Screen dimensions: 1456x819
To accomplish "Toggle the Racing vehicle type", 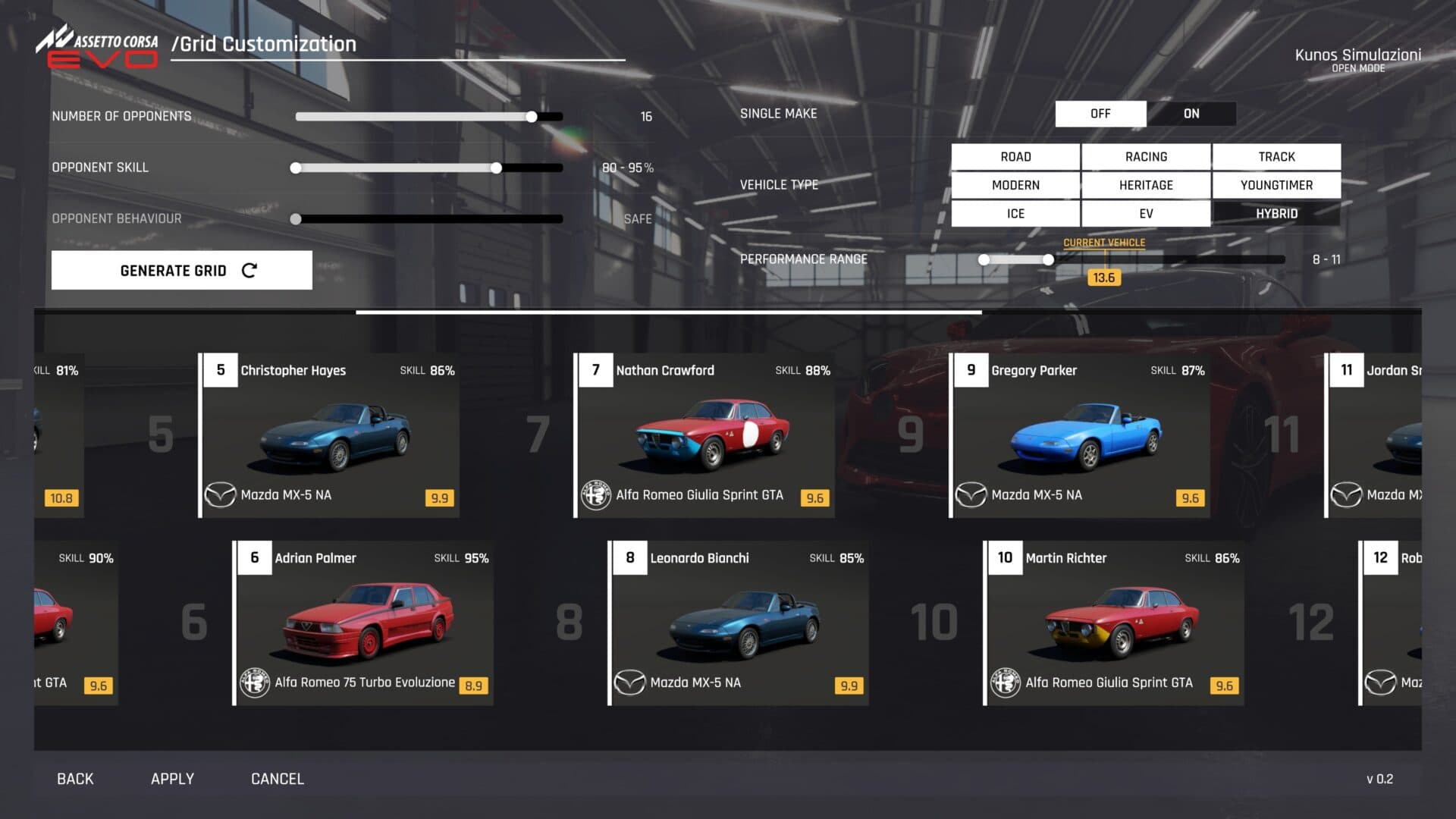I will [x=1146, y=157].
